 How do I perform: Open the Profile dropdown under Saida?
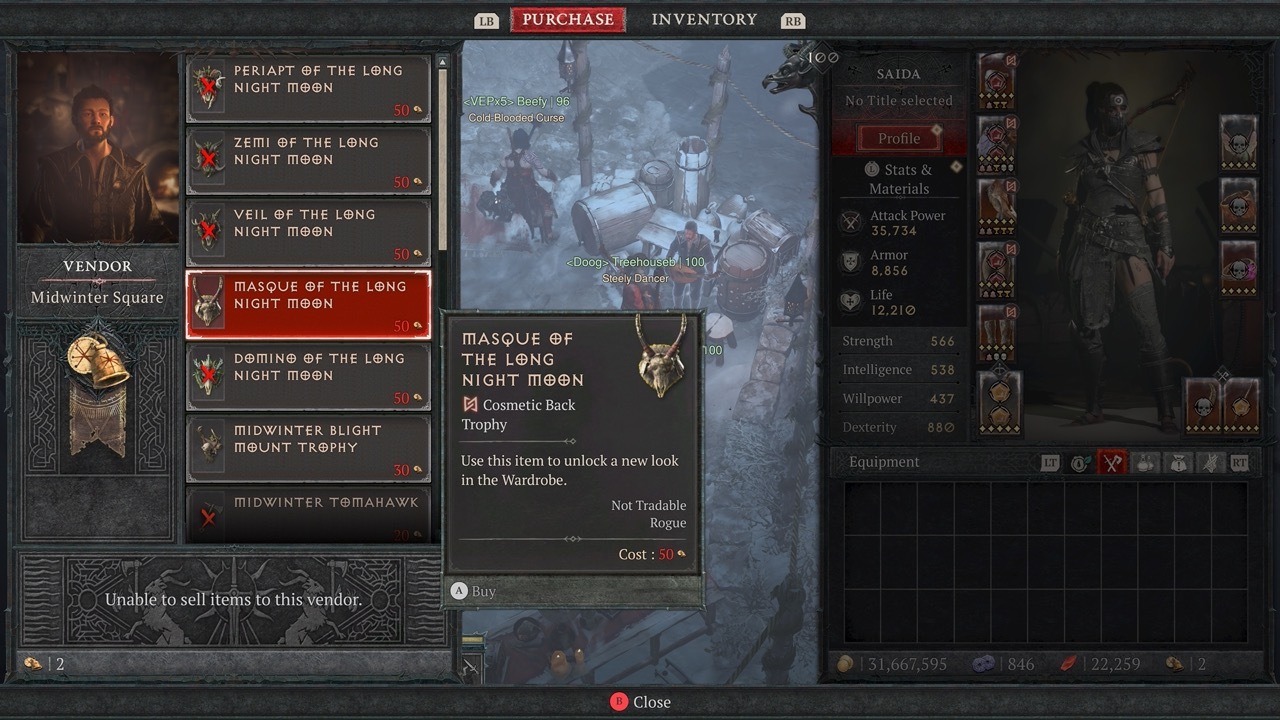click(x=898, y=137)
